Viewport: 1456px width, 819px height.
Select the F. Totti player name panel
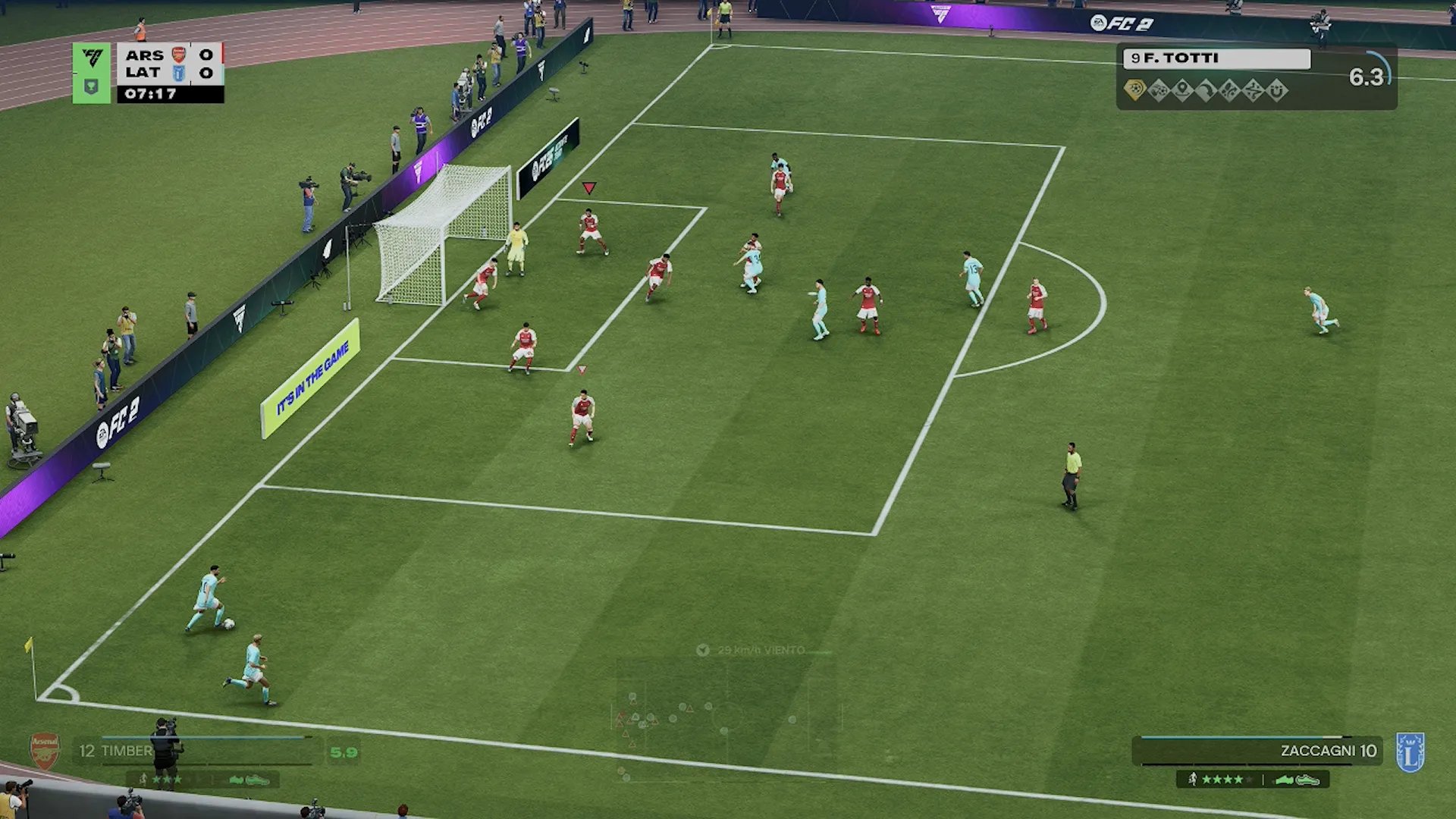coord(1216,58)
